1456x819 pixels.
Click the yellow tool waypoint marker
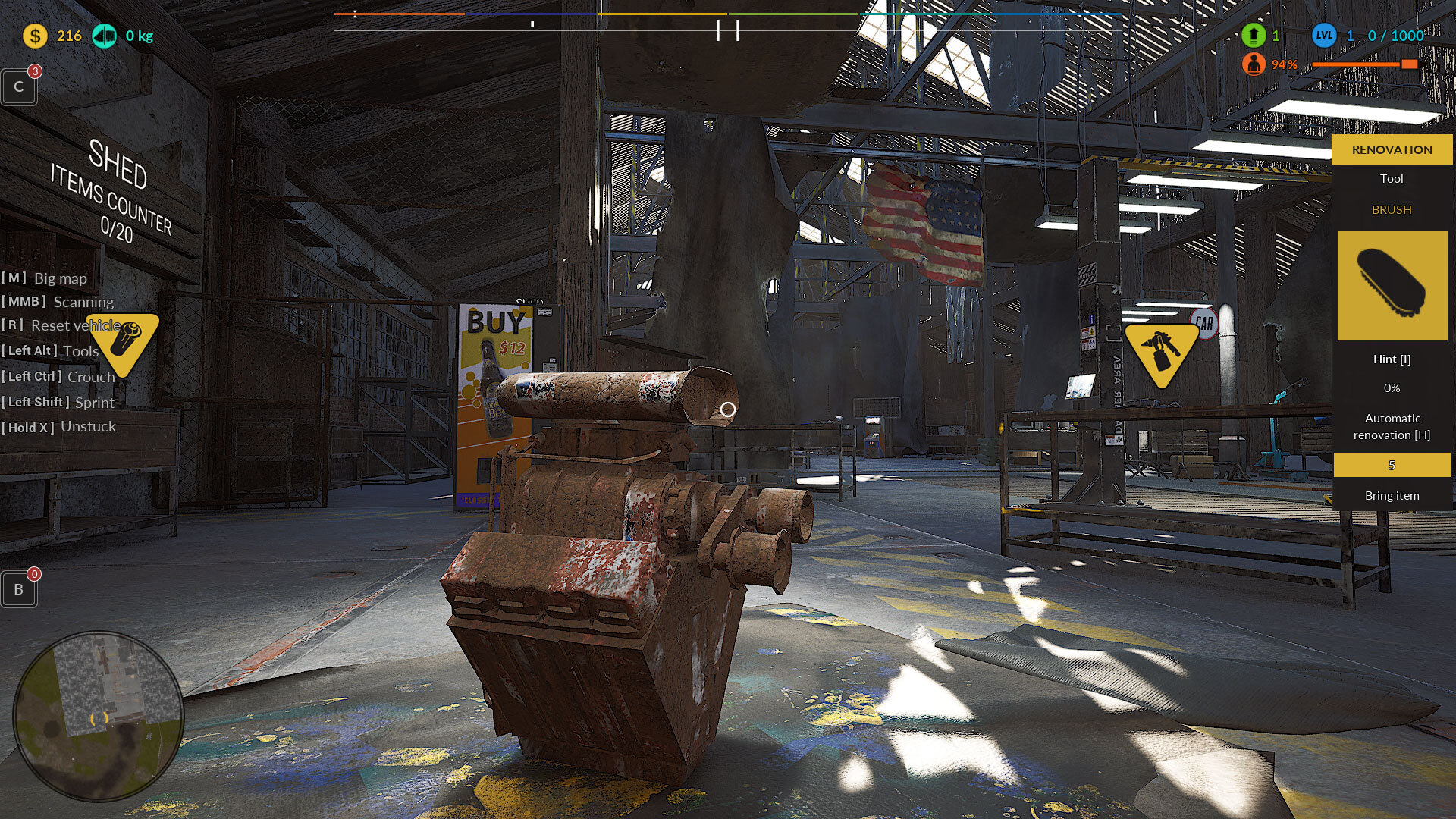coord(122,342)
